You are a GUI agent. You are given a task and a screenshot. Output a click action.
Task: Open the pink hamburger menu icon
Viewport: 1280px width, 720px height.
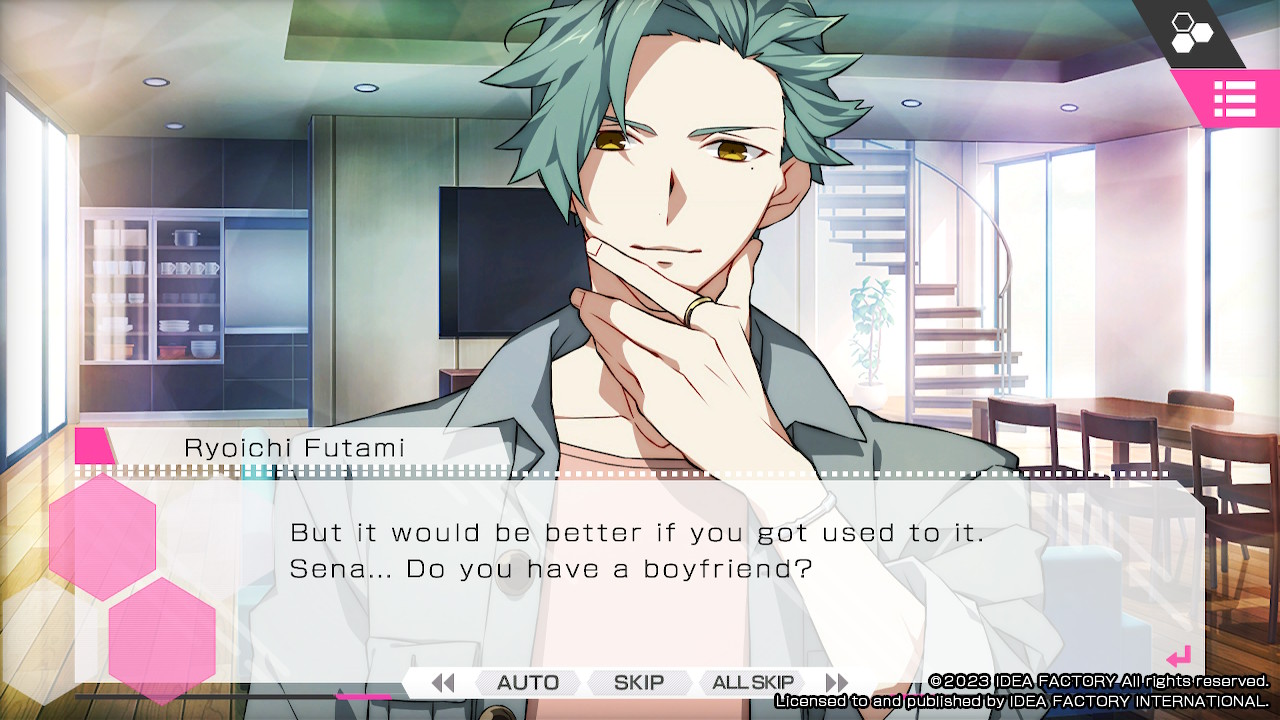point(1236,99)
